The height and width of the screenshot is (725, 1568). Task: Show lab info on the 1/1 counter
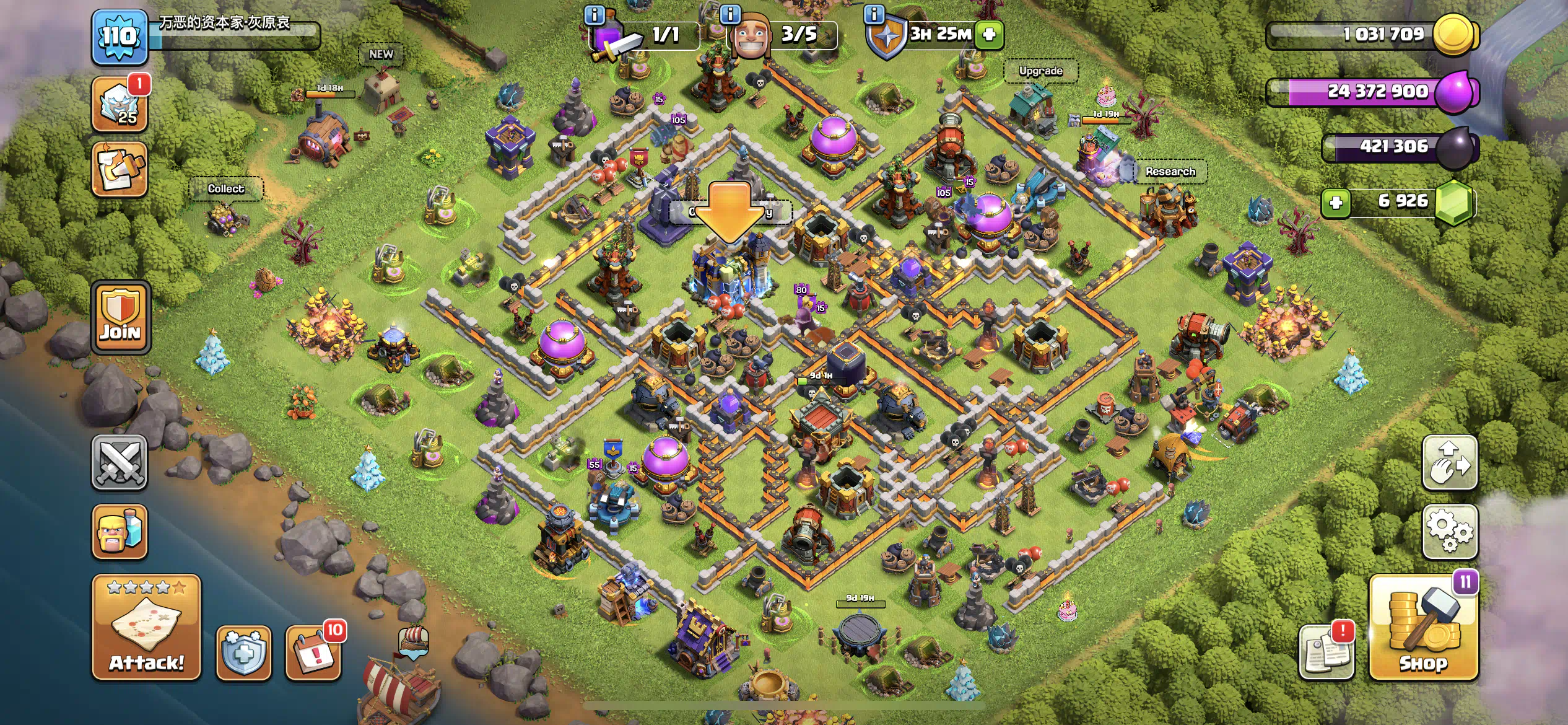(595, 14)
